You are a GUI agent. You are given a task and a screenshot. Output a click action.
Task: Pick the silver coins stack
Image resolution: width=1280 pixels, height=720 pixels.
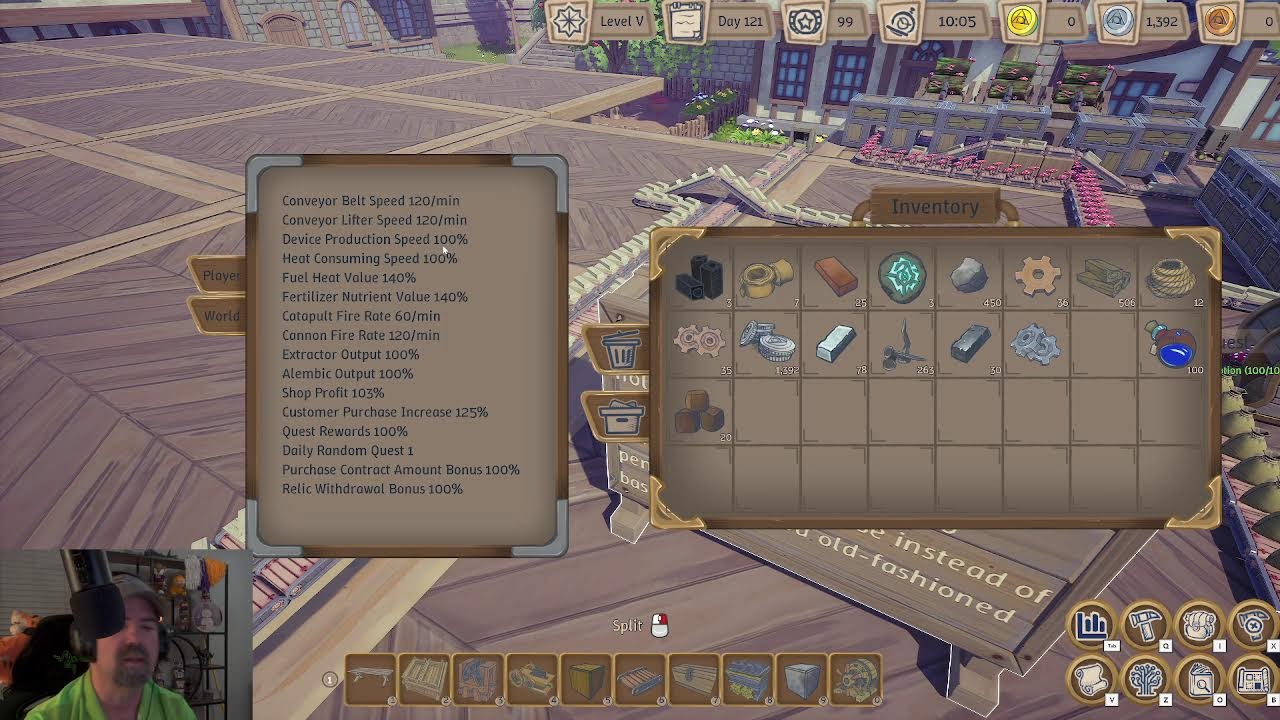(767, 343)
